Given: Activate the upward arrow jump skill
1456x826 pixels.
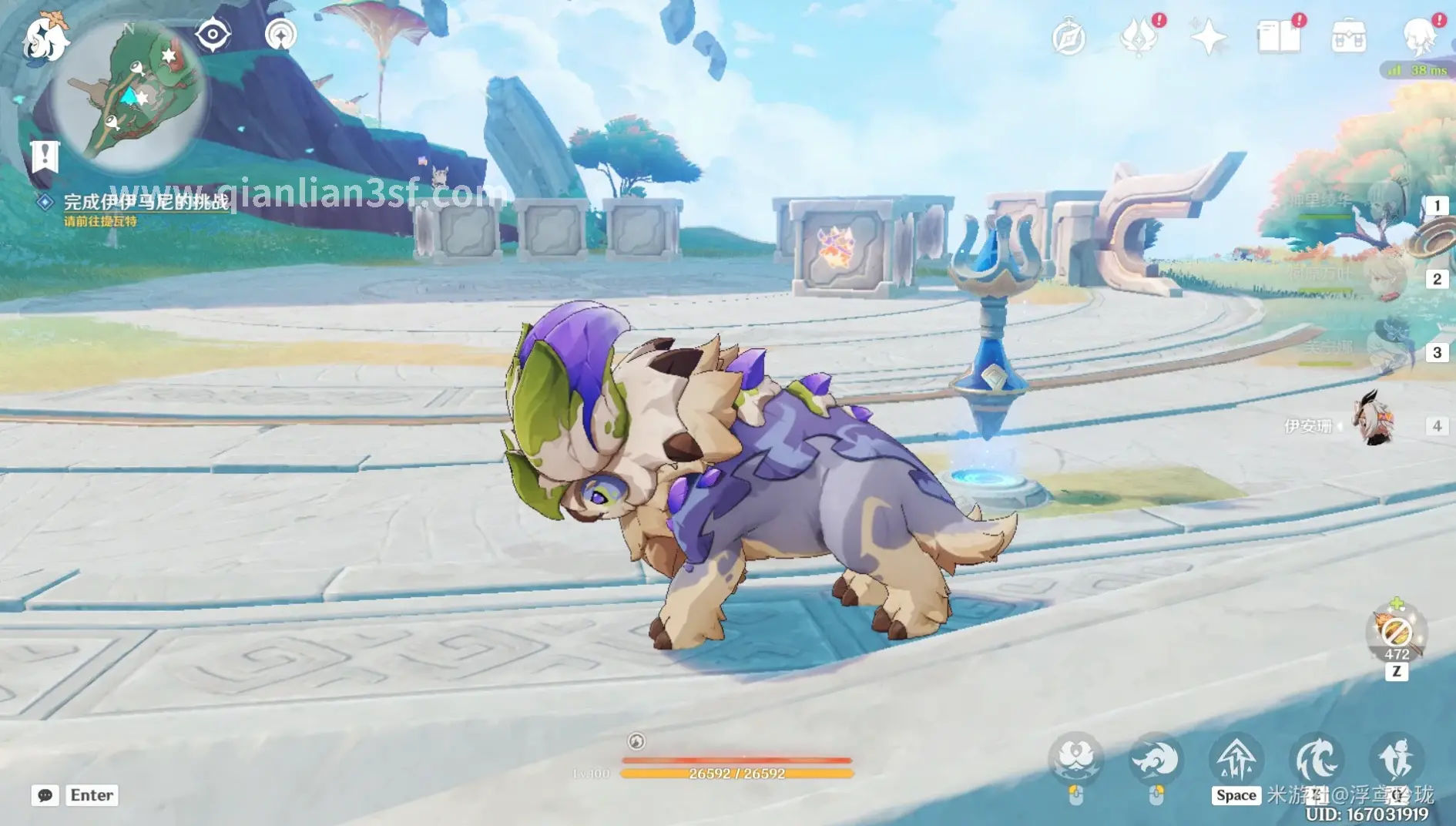Looking at the screenshot, I should (1236, 759).
